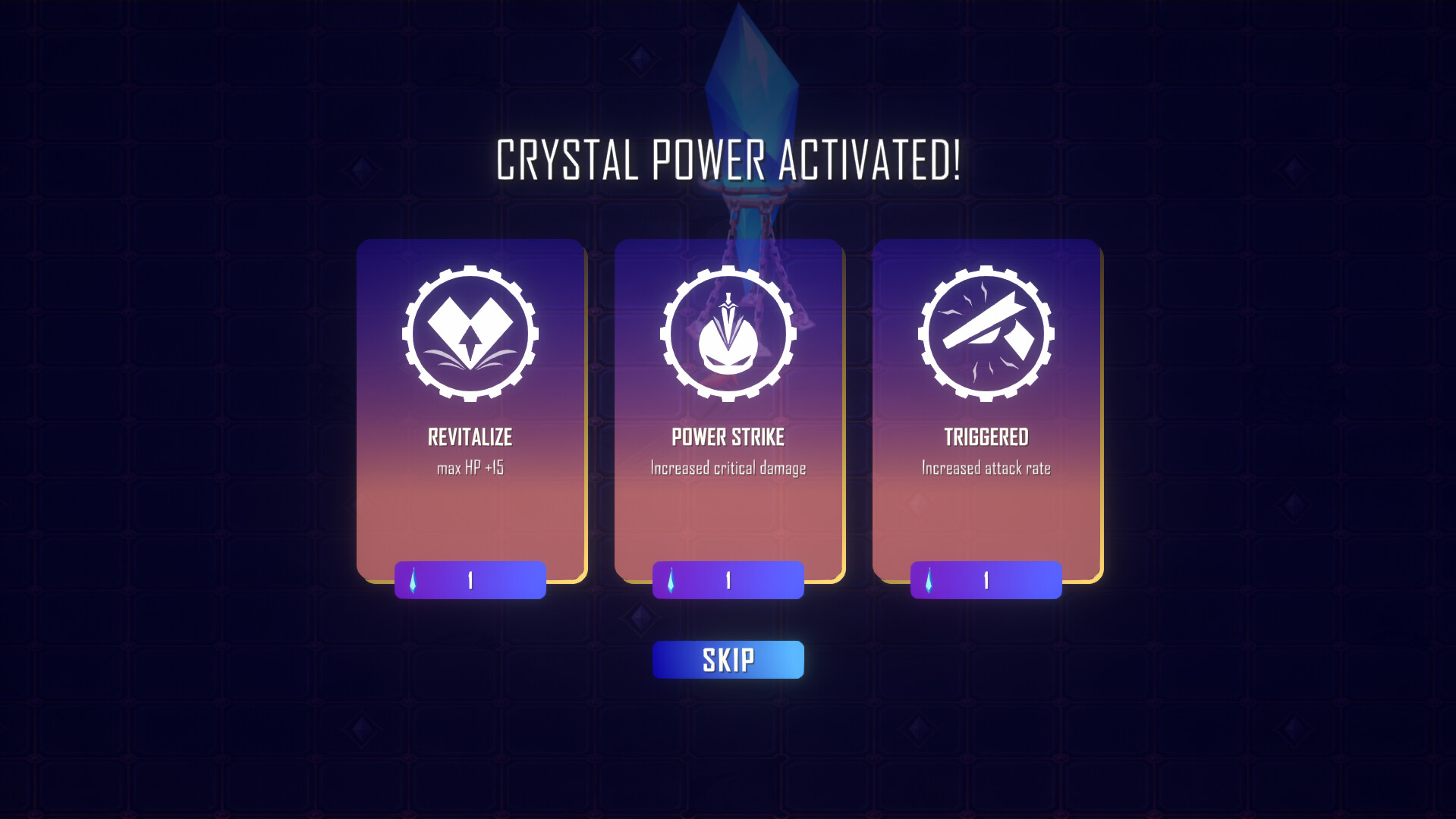Buy Power Strike with the cost button

click(728, 580)
